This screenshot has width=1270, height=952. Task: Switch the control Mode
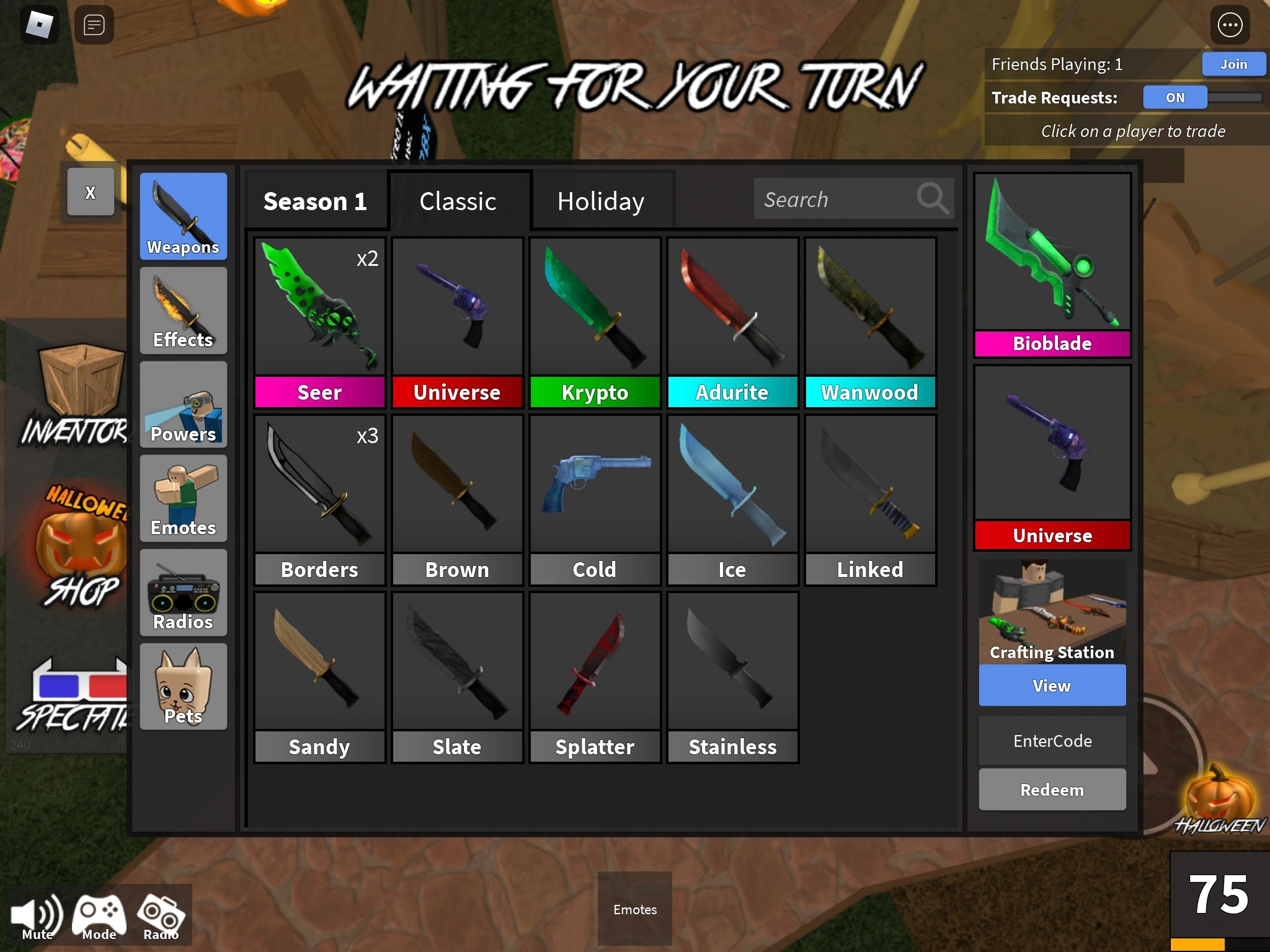tap(99, 912)
